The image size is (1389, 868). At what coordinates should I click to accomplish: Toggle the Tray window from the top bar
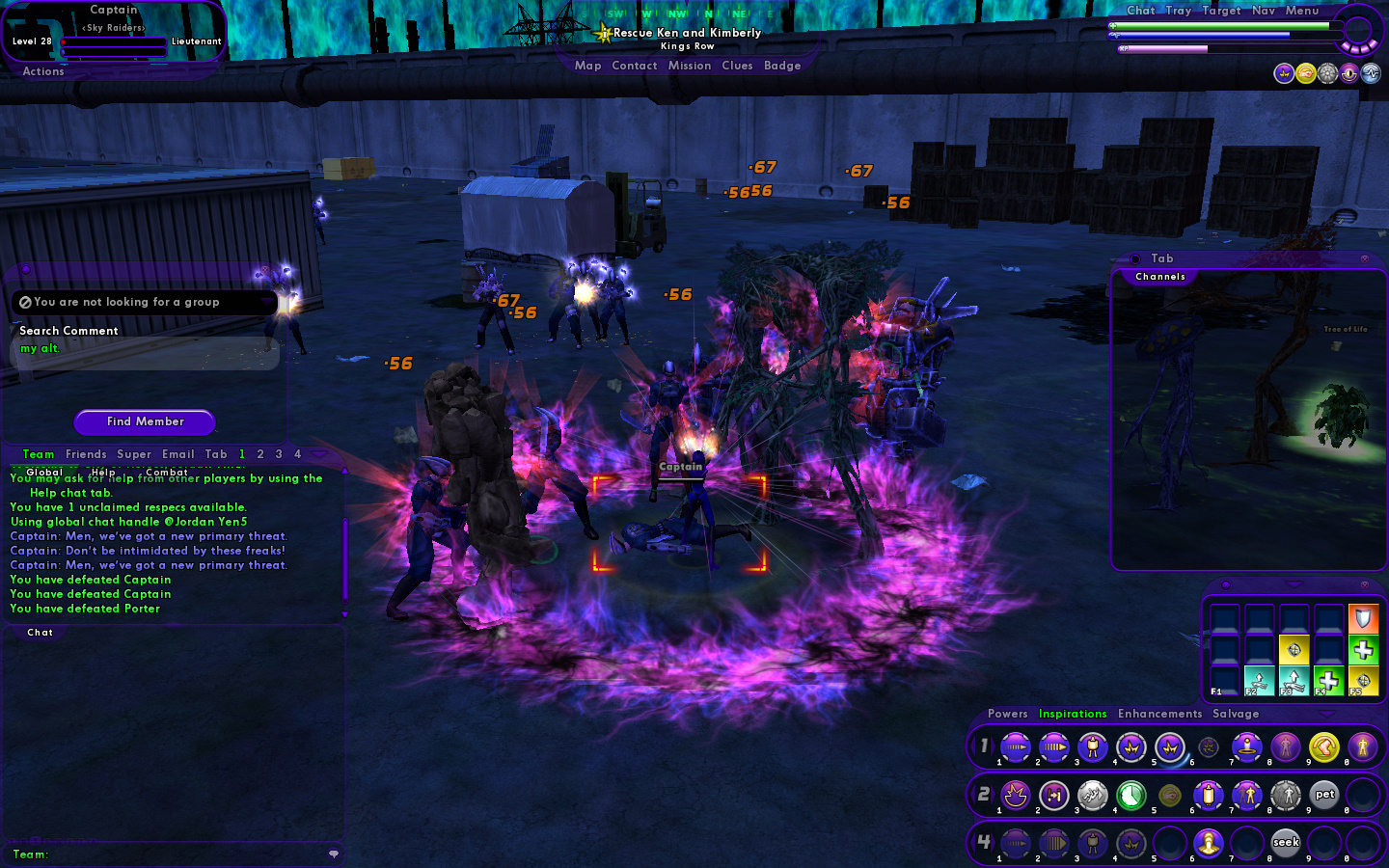[x=1178, y=11]
